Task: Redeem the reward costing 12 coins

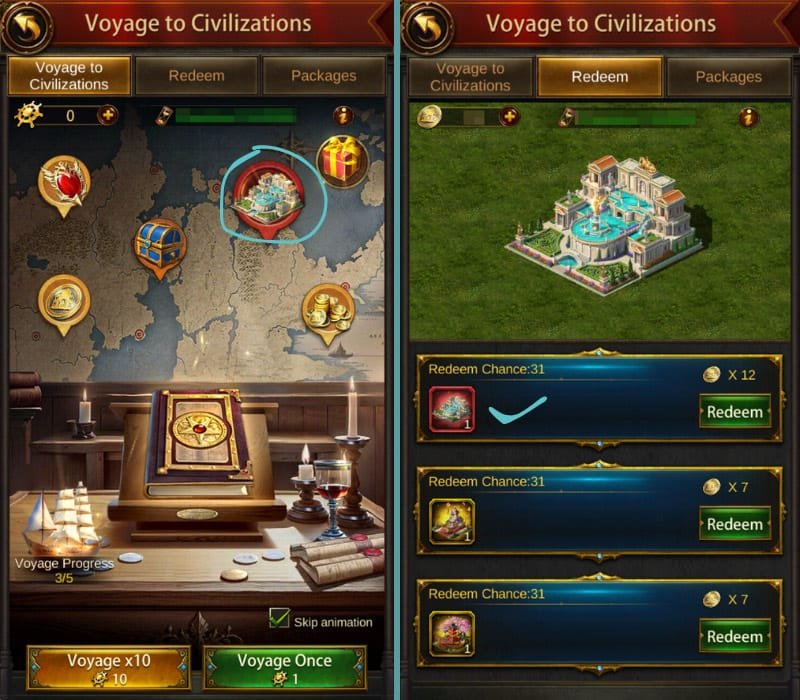Action: pyautogui.click(x=735, y=412)
